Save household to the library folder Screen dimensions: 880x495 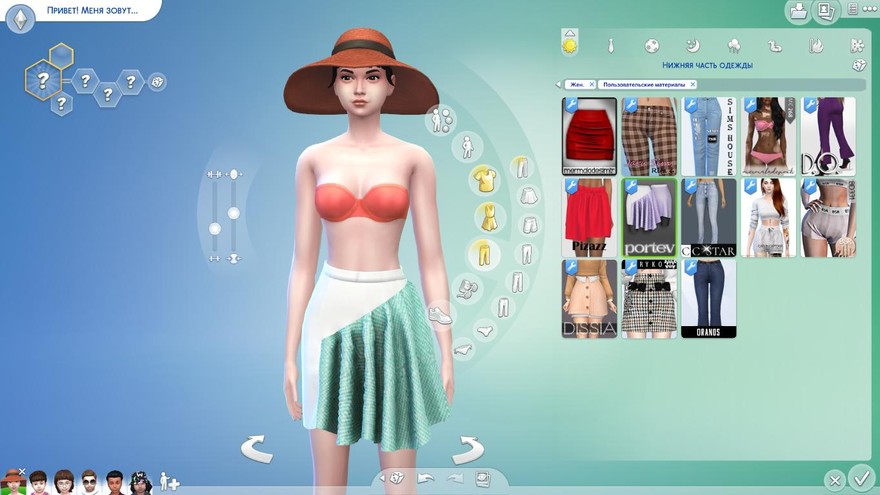click(x=798, y=12)
